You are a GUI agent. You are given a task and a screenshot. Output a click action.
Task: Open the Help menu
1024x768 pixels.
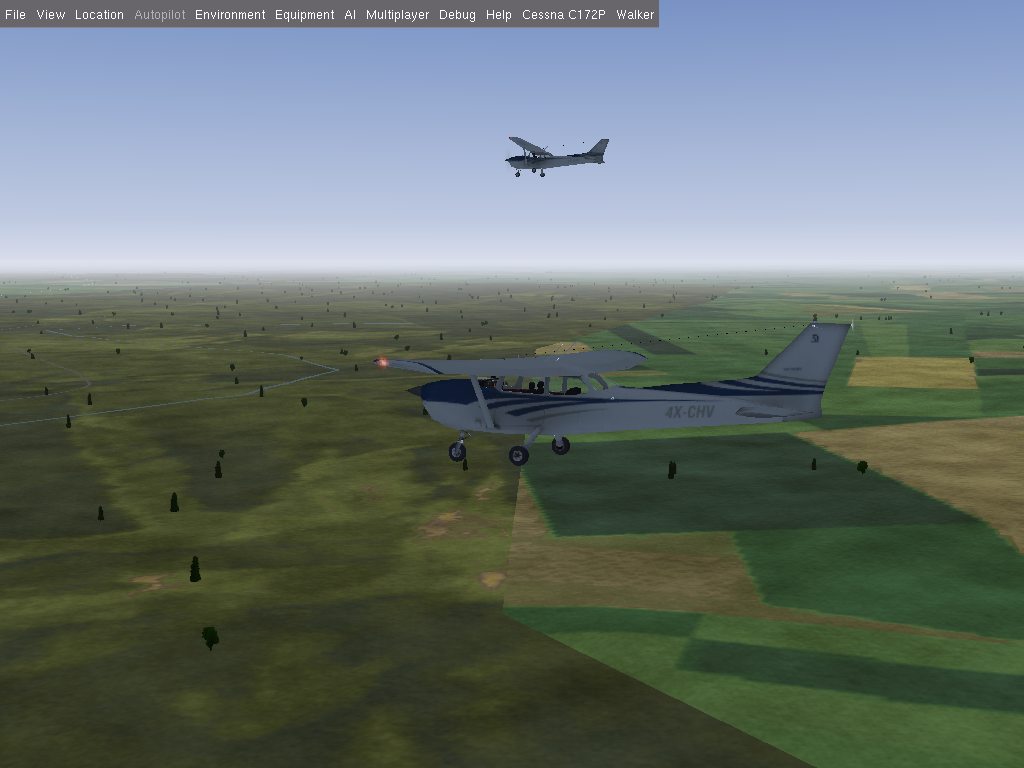[498, 15]
